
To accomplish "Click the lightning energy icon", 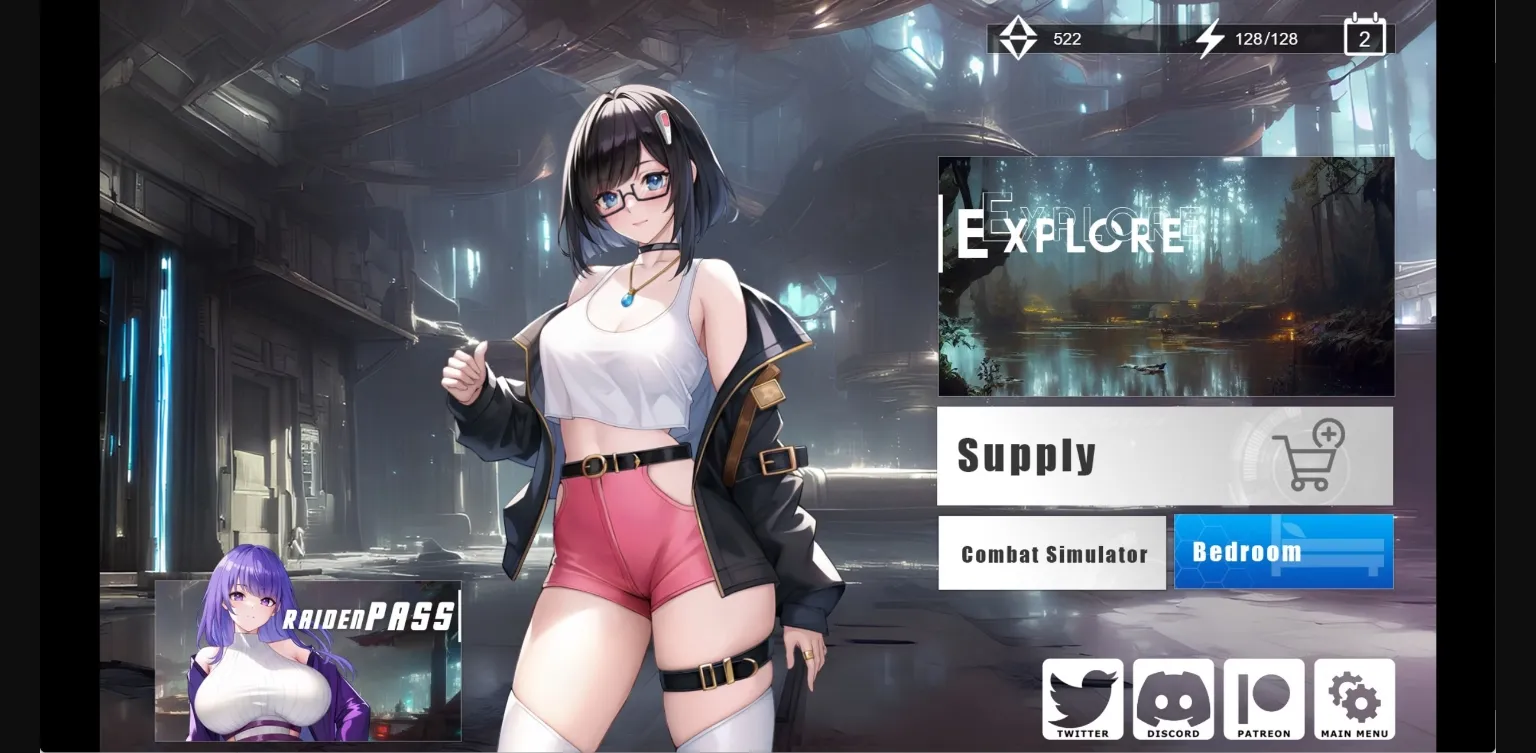I will click(1210, 37).
